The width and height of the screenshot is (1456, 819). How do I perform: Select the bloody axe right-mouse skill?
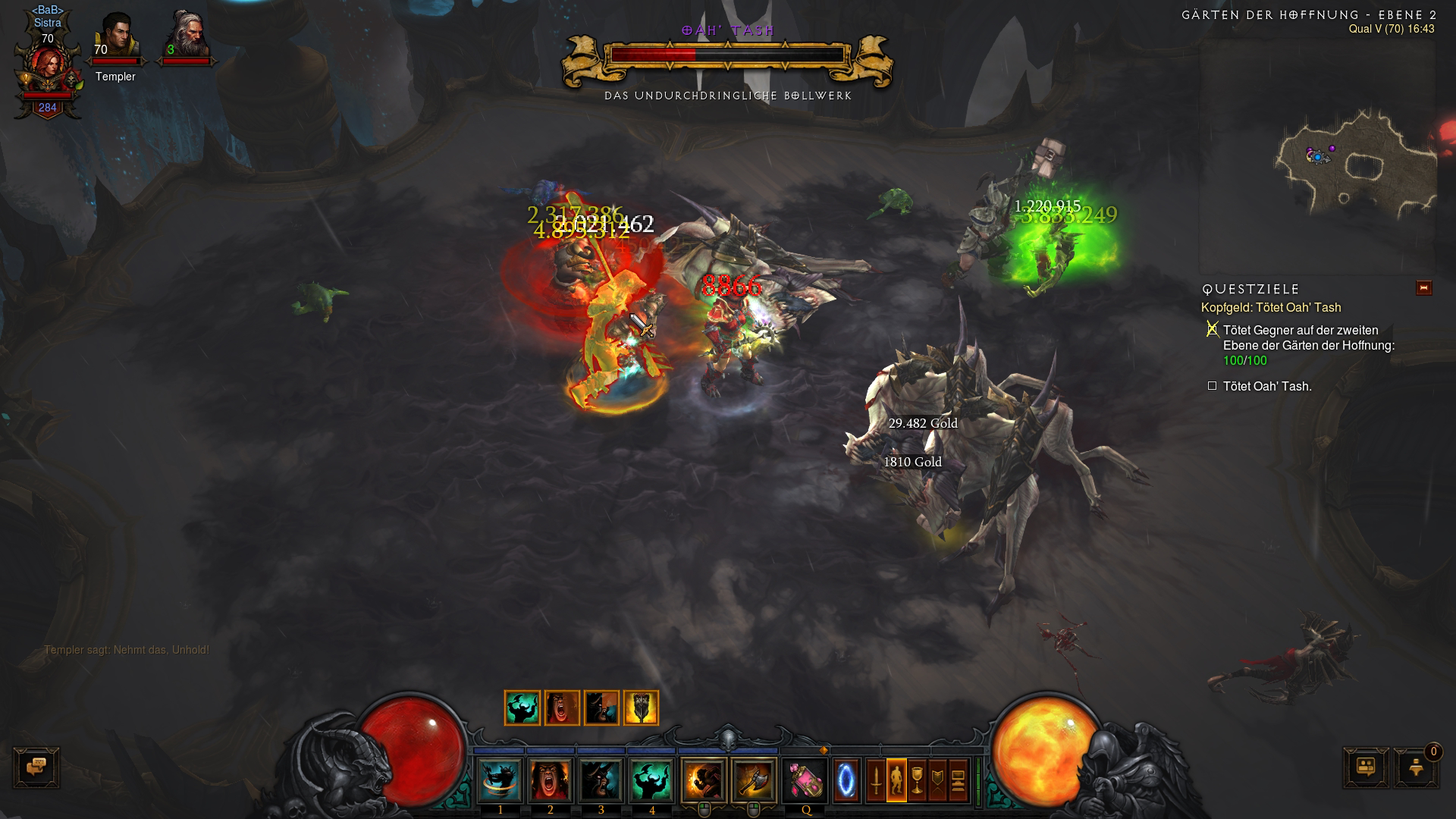(754, 780)
